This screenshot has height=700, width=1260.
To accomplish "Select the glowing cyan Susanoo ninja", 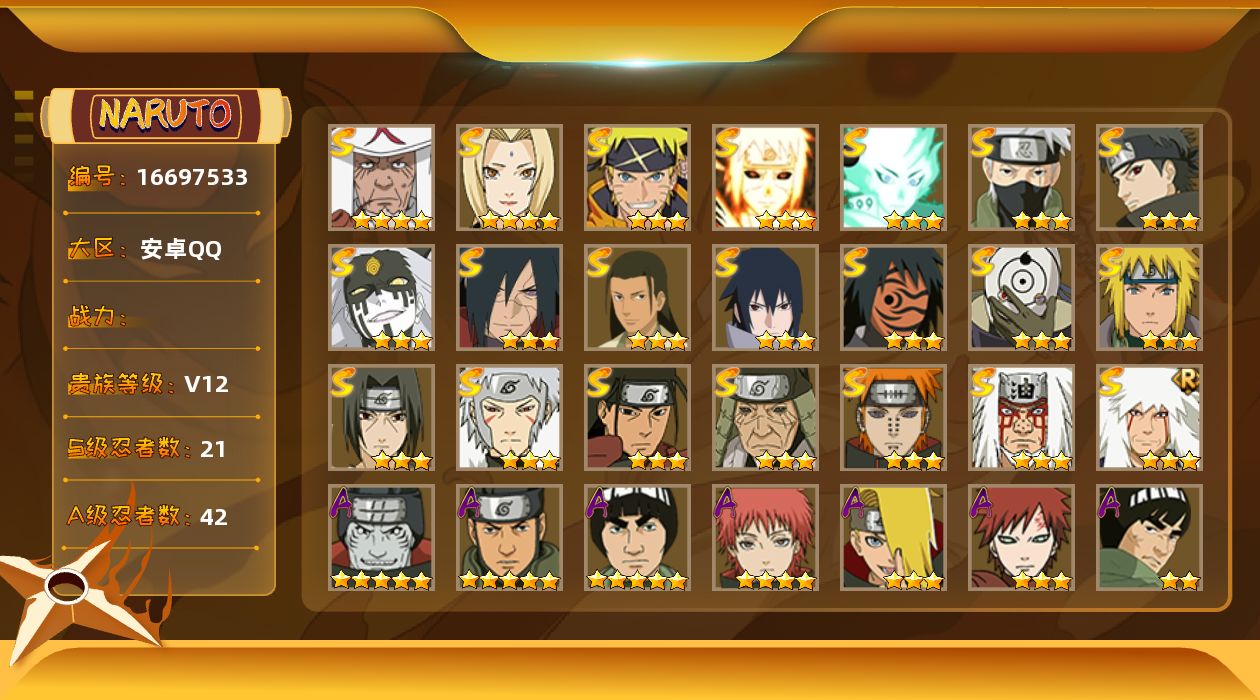I will coord(893,177).
